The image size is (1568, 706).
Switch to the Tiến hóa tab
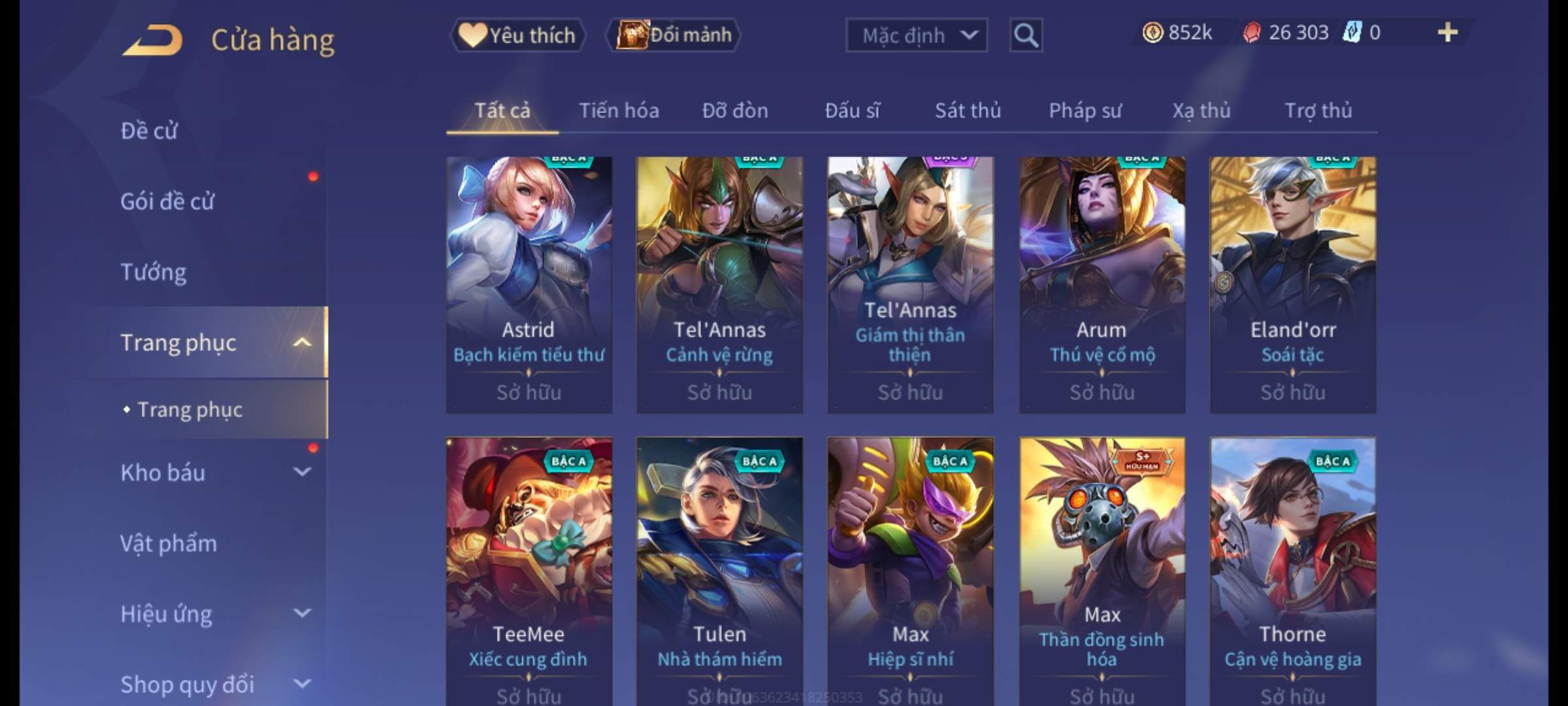[x=619, y=110]
